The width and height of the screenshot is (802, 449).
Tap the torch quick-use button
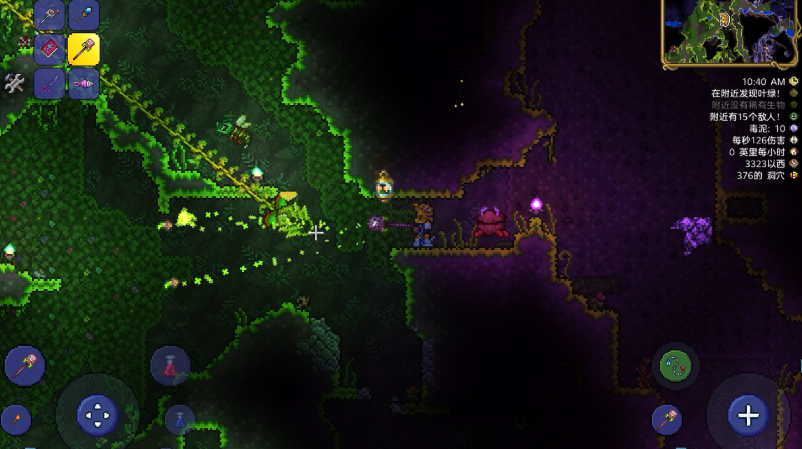[x=15, y=418]
